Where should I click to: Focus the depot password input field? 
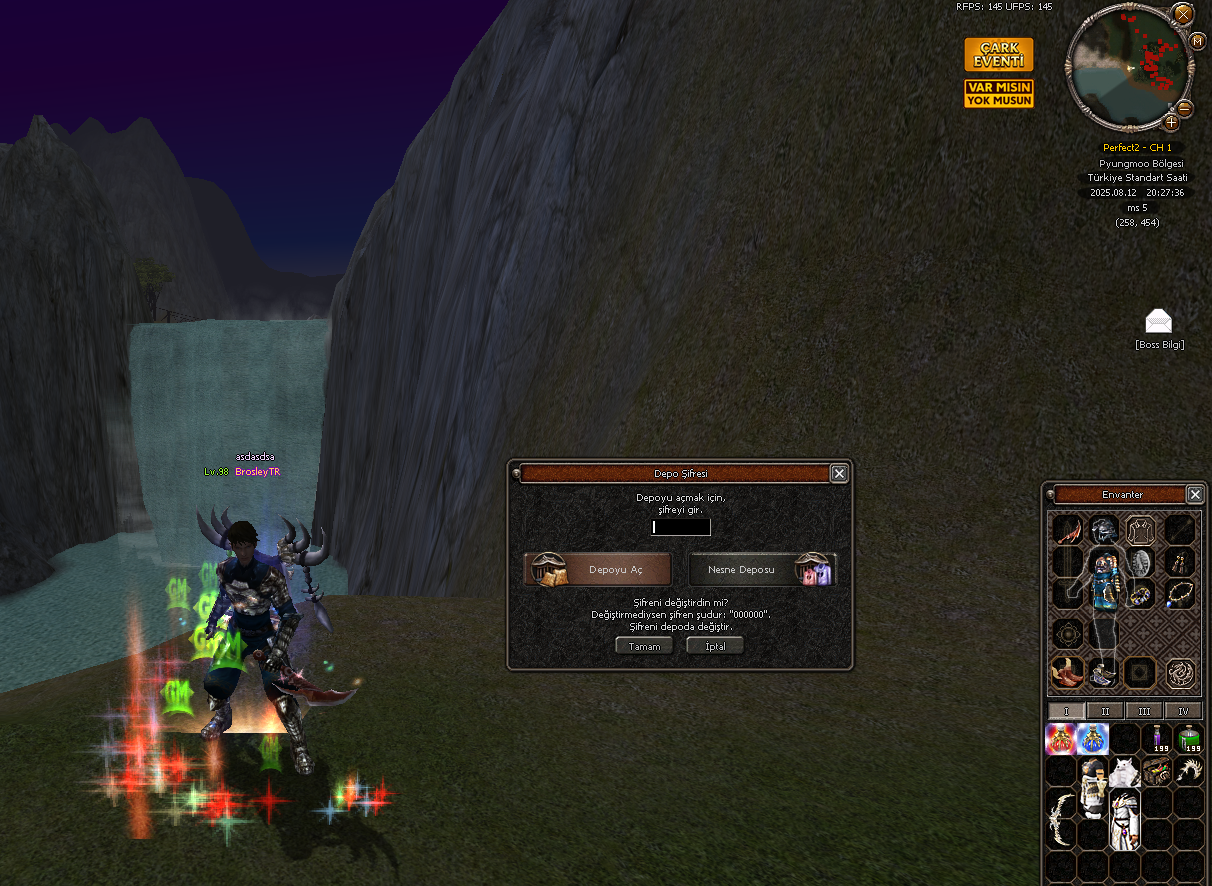point(681,527)
